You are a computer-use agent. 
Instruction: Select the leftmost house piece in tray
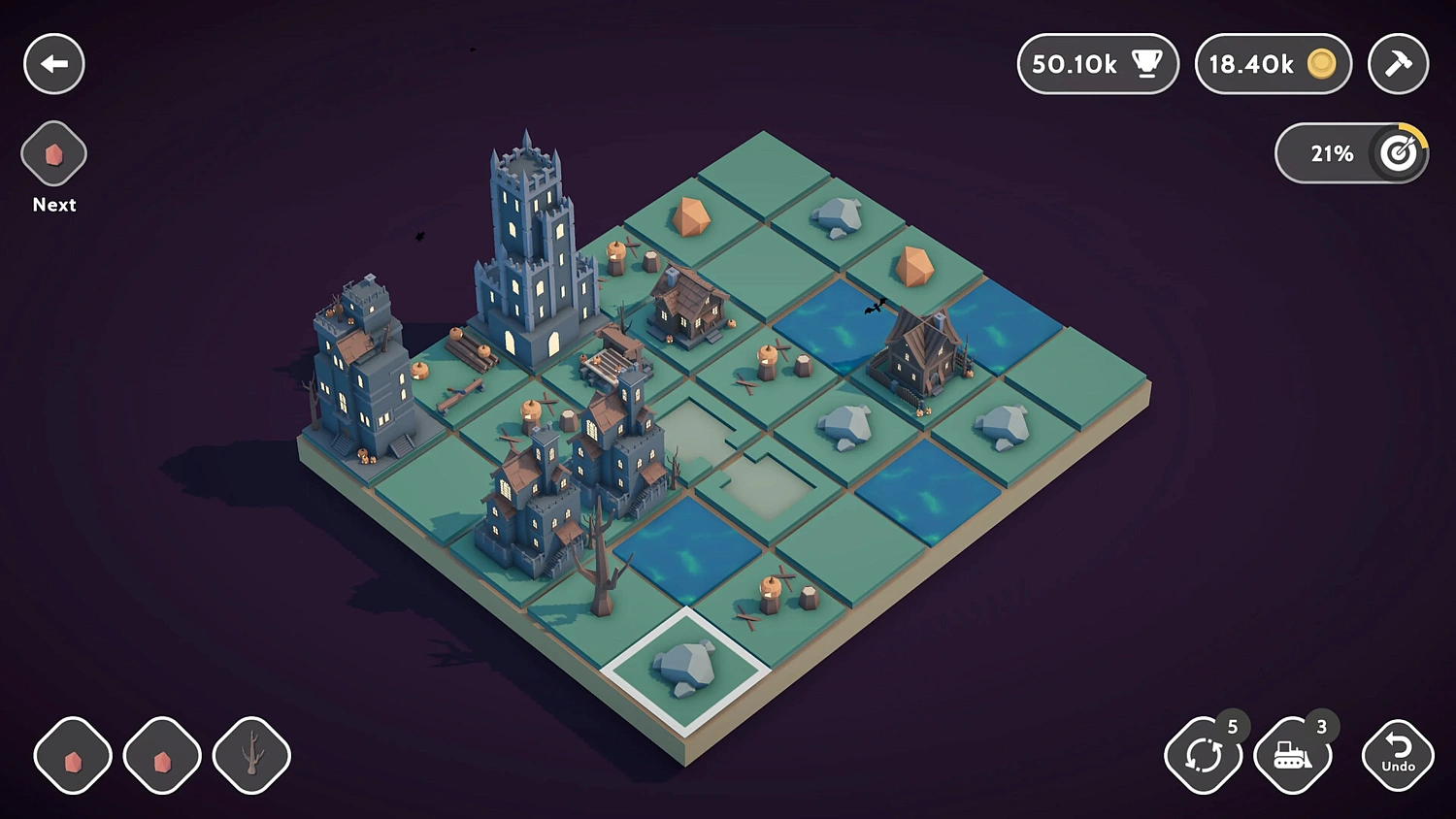[x=72, y=755]
